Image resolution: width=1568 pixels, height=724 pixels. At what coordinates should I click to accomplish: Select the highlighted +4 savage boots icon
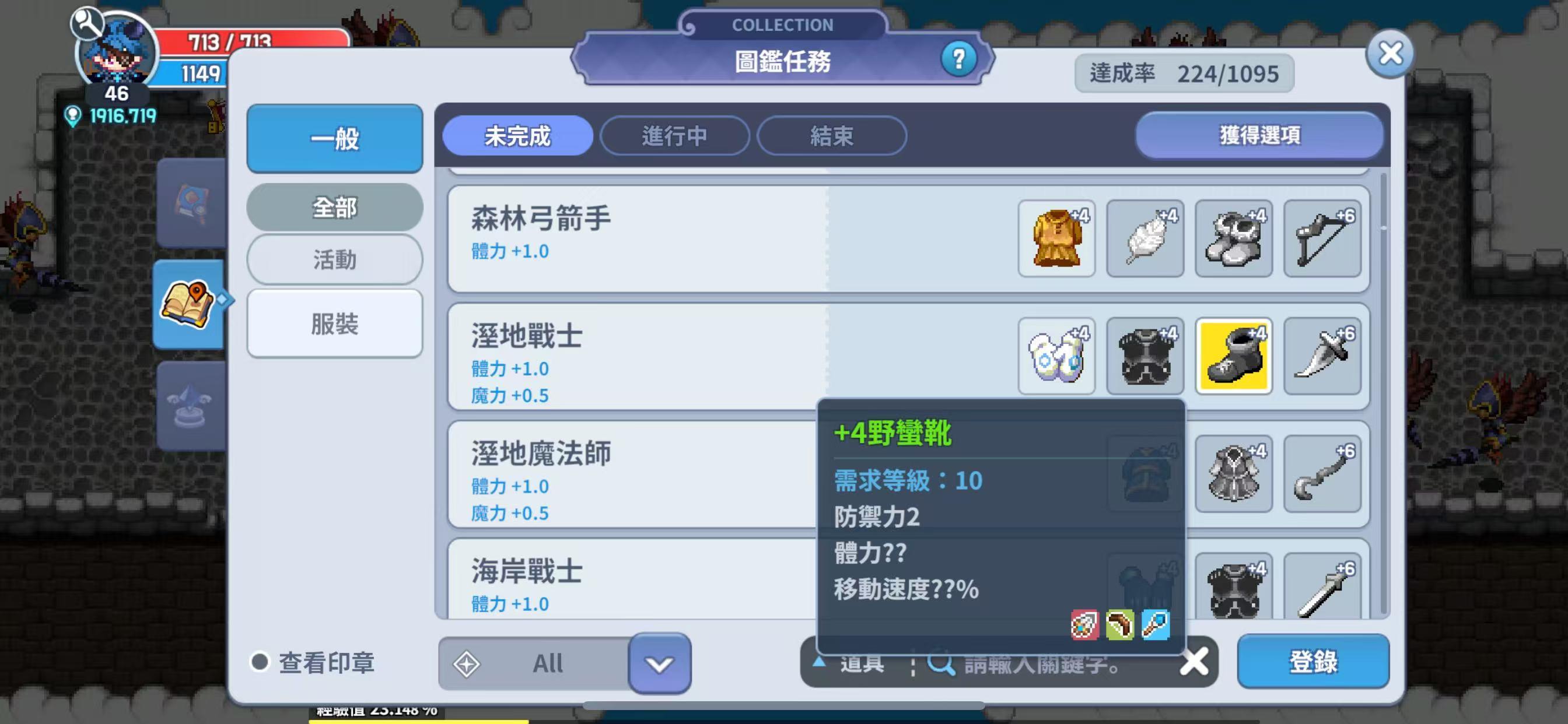click(x=1233, y=357)
